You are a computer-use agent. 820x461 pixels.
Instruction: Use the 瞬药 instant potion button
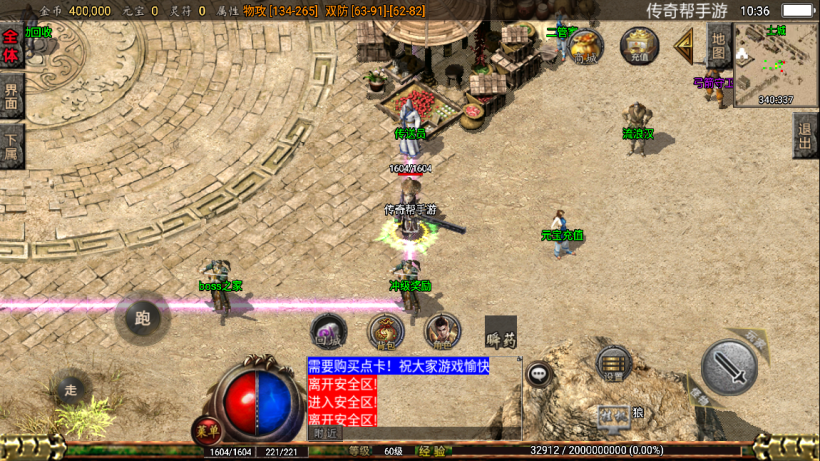click(x=500, y=334)
